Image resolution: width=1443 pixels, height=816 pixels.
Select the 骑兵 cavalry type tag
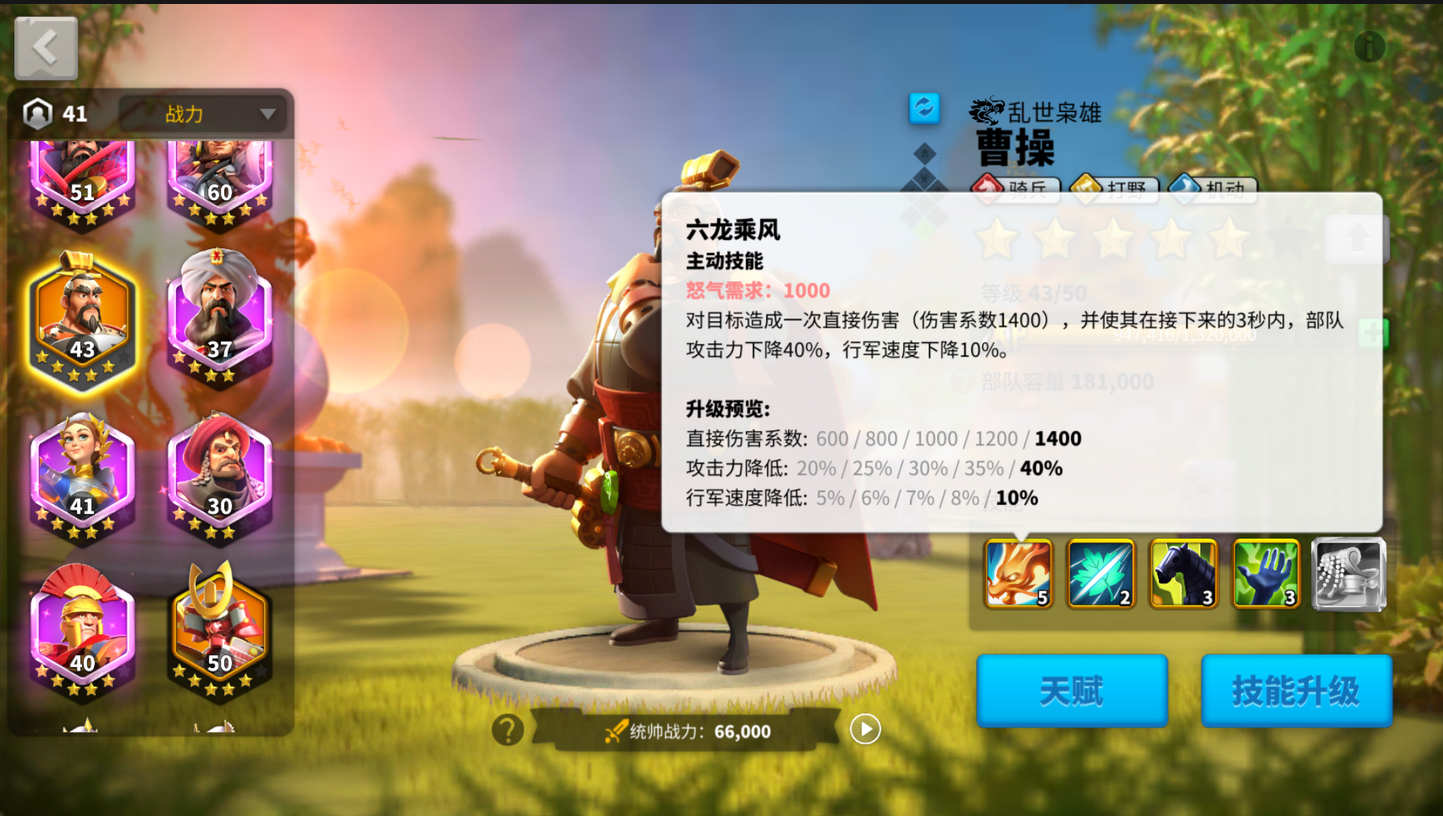pyautogui.click(x=1014, y=188)
